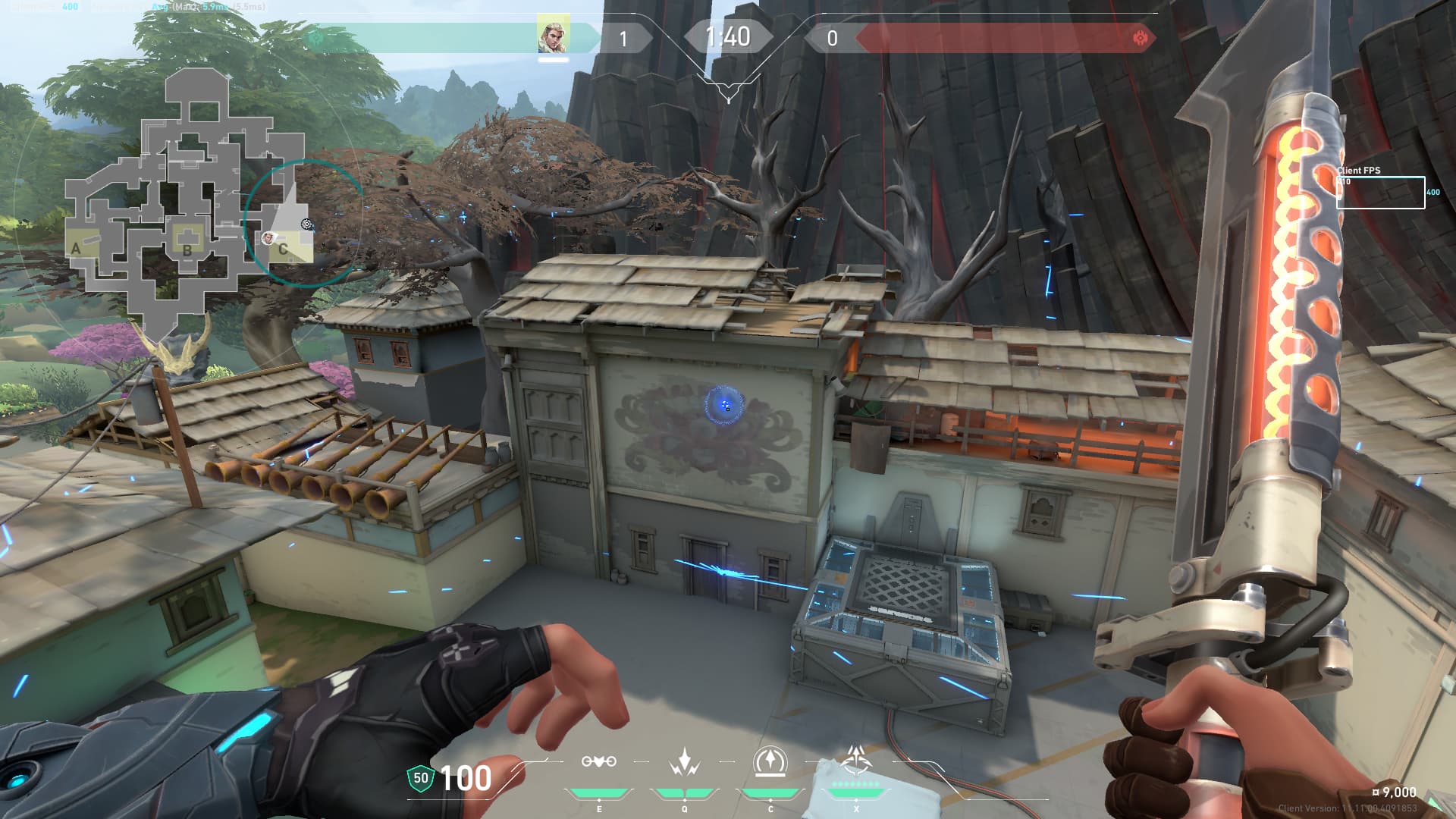Click the recon dart marker on minimap
The width and height of the screenshot is (1456, 819).
[x=307, y=224]
